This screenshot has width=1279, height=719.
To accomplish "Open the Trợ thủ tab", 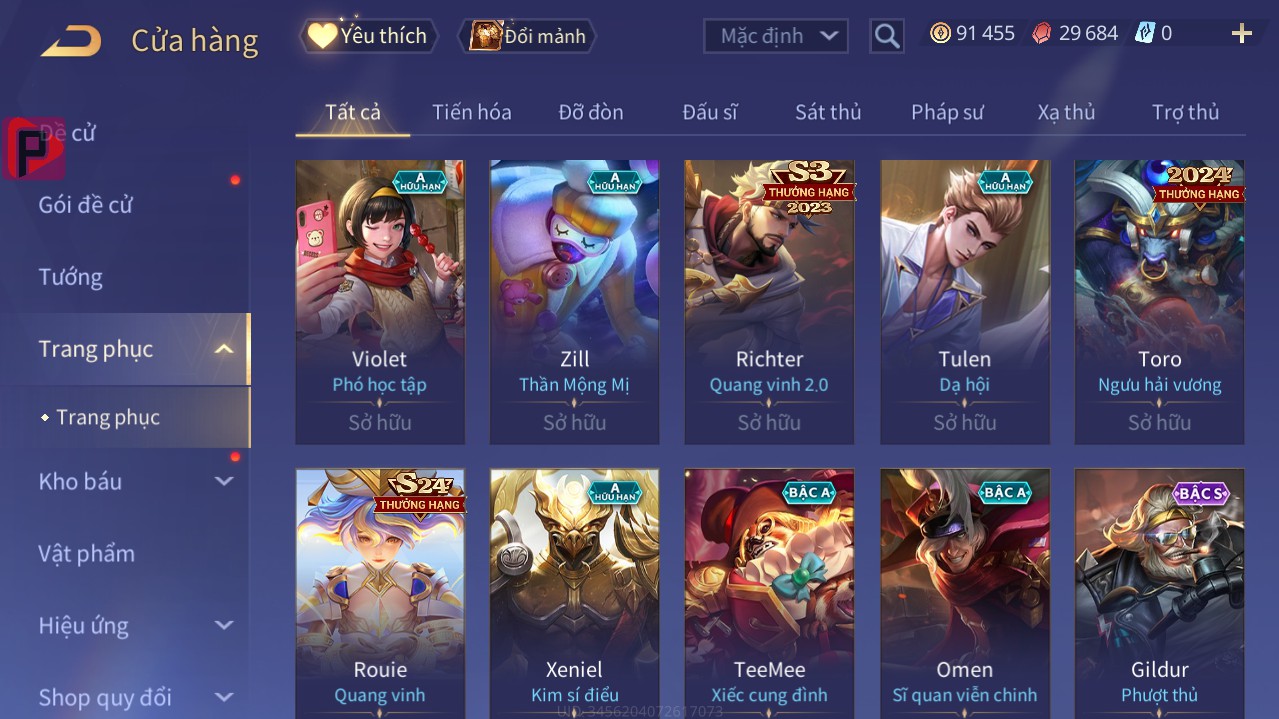I will (1185, 112).
